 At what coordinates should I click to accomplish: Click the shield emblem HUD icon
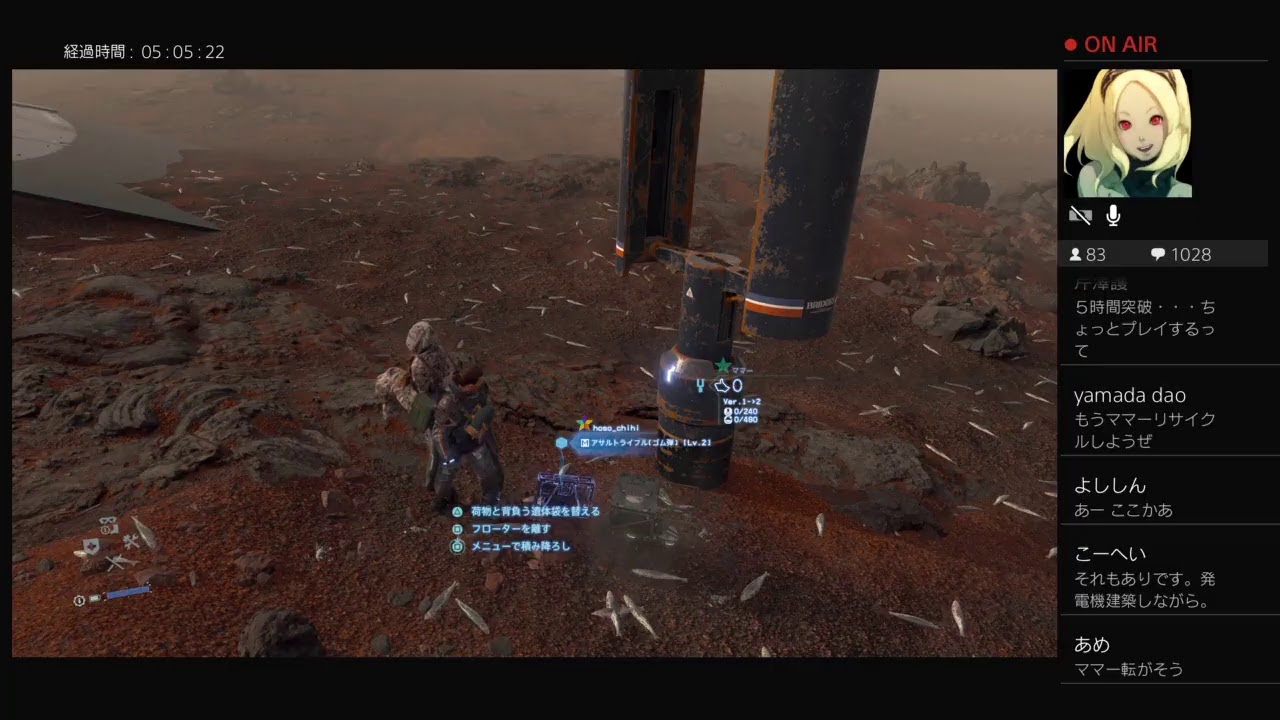[91, 546]
